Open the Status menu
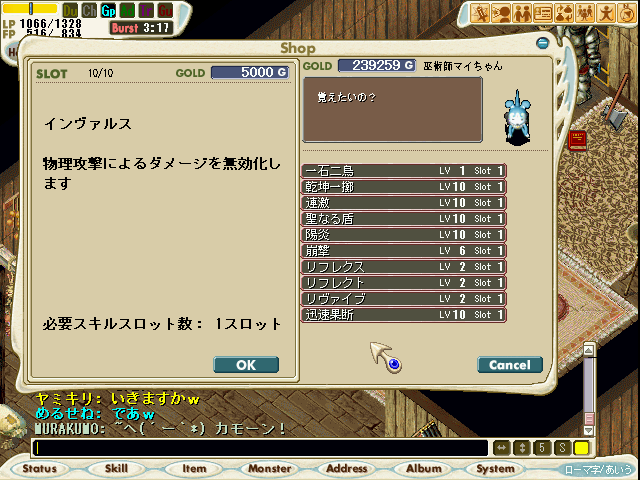640x480 pixels. click(x=39, y=468)
